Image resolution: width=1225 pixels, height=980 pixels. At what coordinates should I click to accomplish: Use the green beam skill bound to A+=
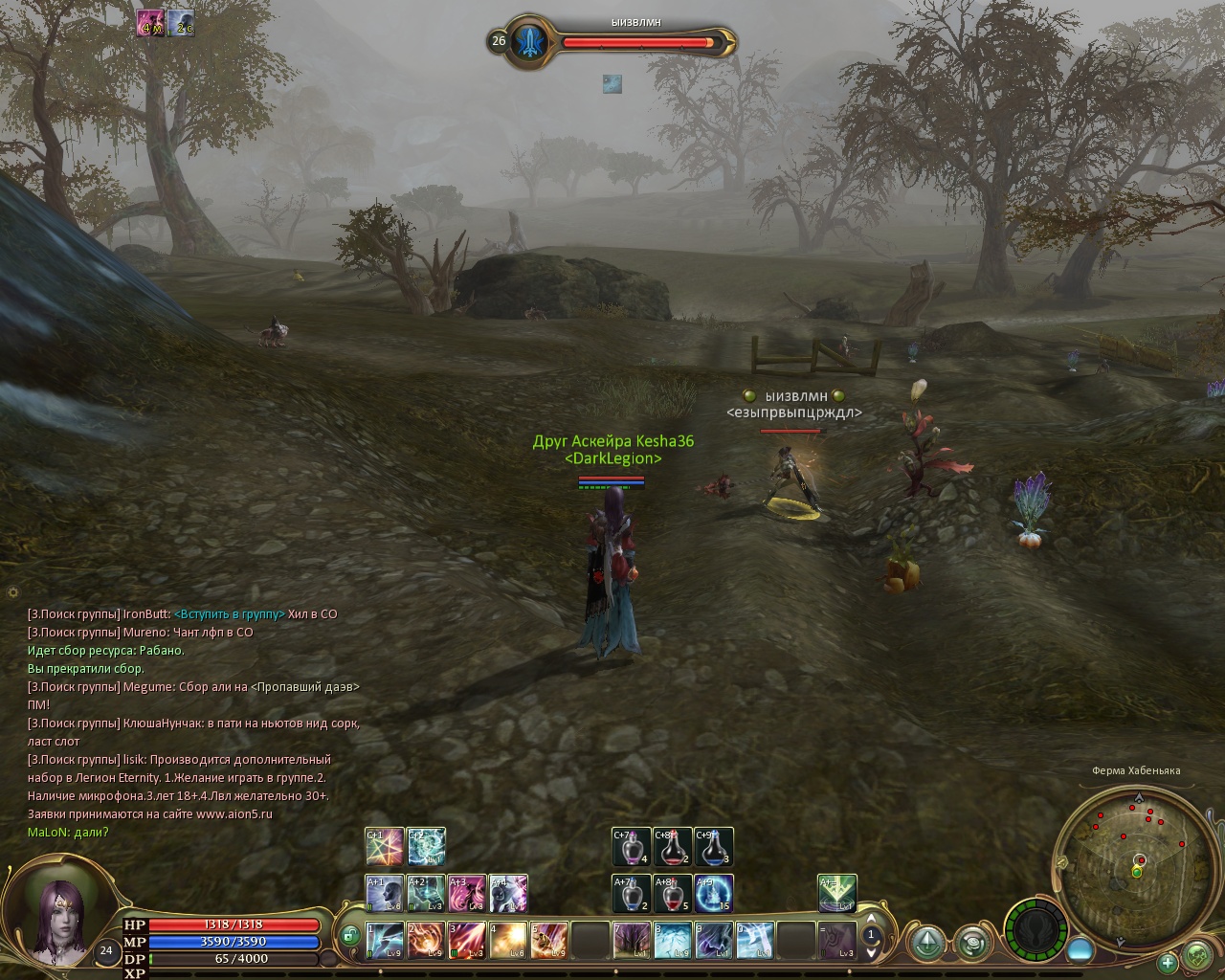click(837, 894)
